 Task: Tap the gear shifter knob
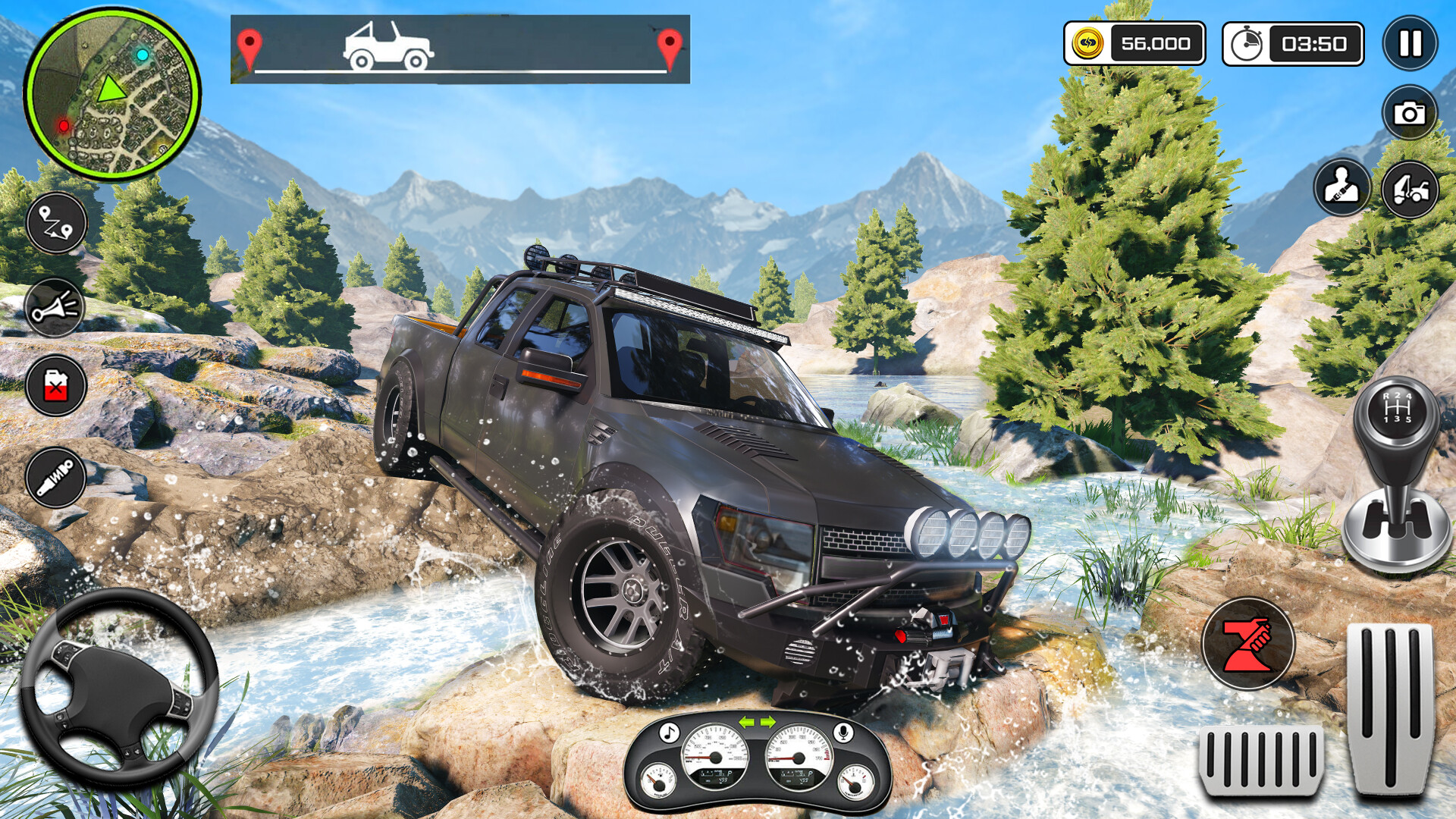(1396, 409)
